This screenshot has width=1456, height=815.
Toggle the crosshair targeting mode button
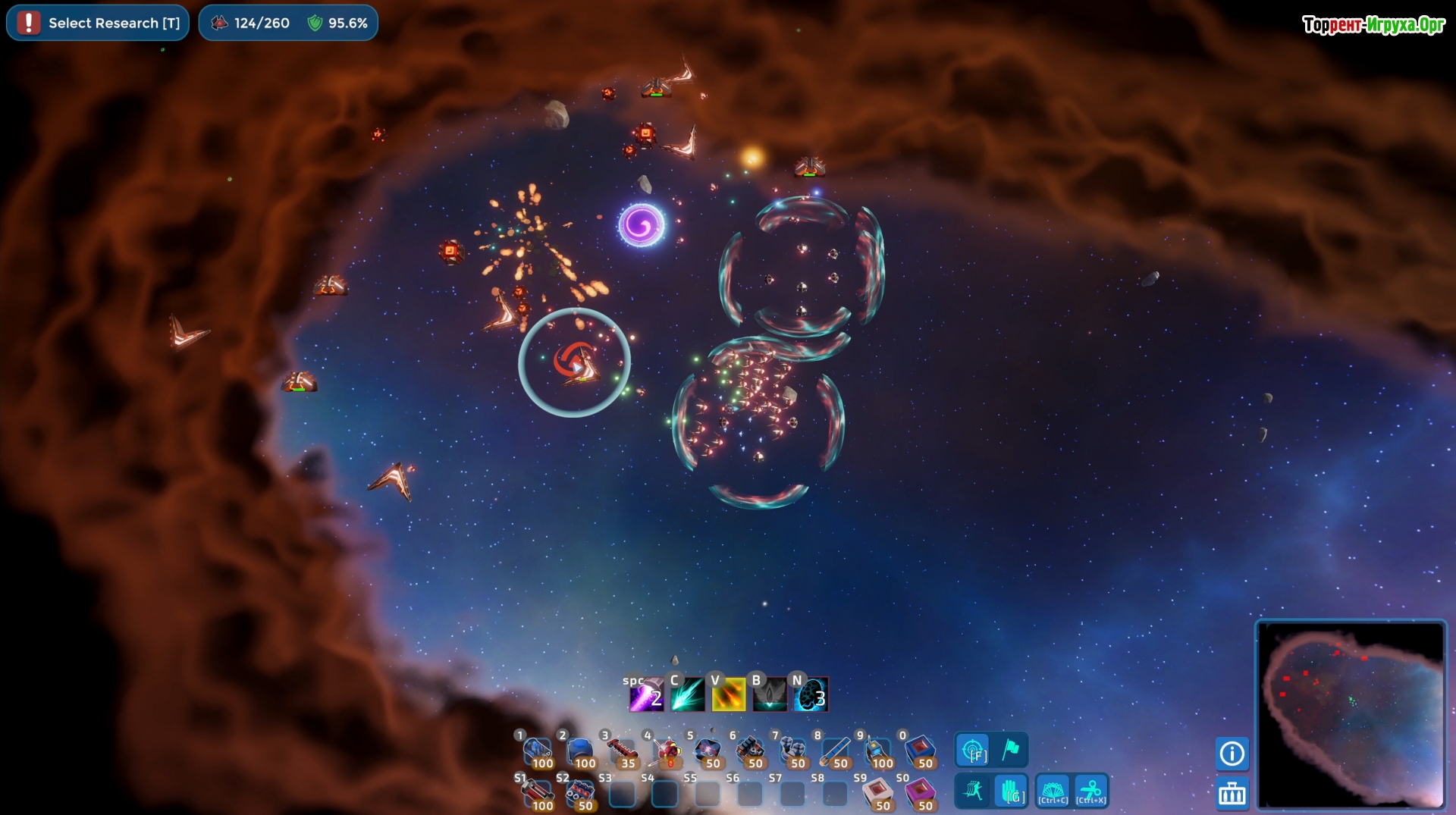pos(972,751)
